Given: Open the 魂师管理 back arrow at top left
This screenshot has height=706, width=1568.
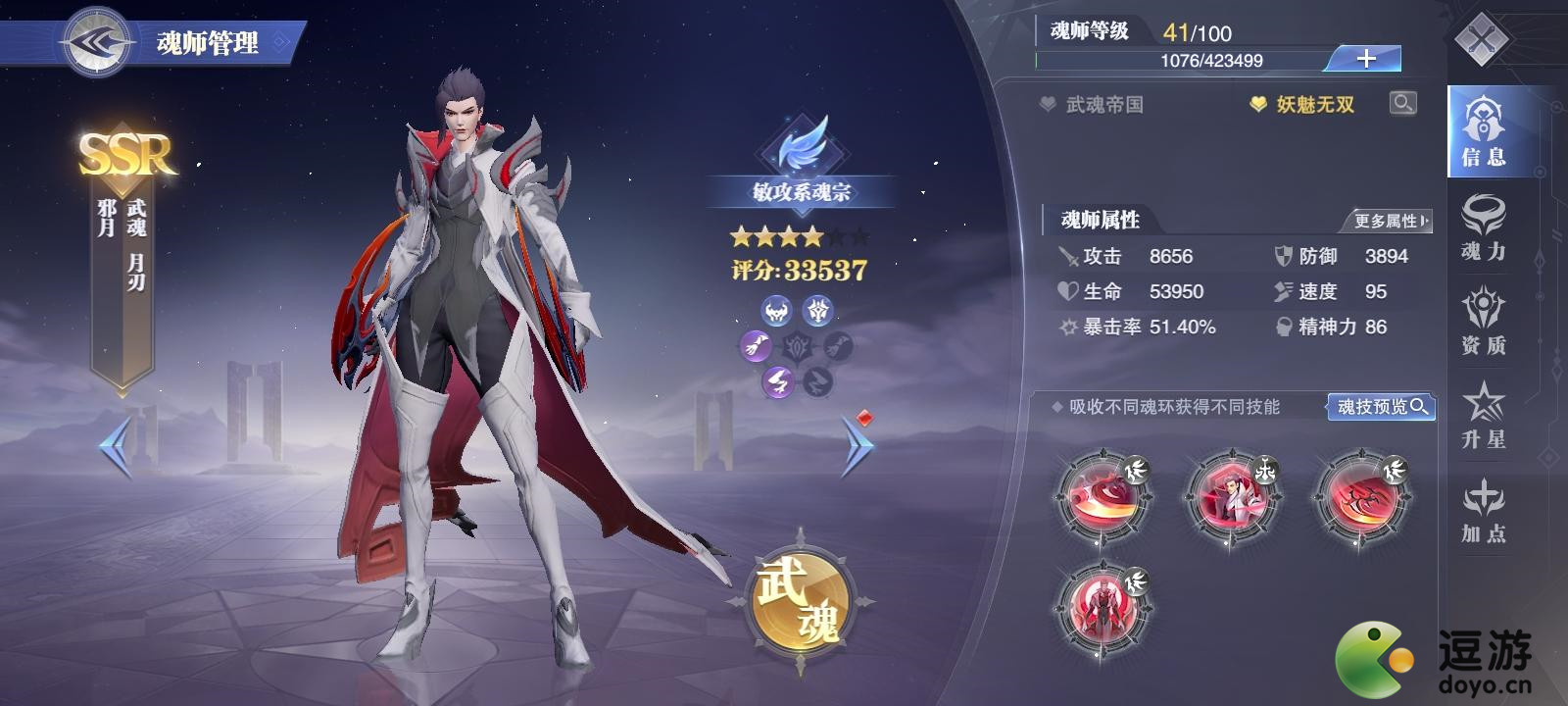Looking at the screenshot, I should tap(95, 39).
